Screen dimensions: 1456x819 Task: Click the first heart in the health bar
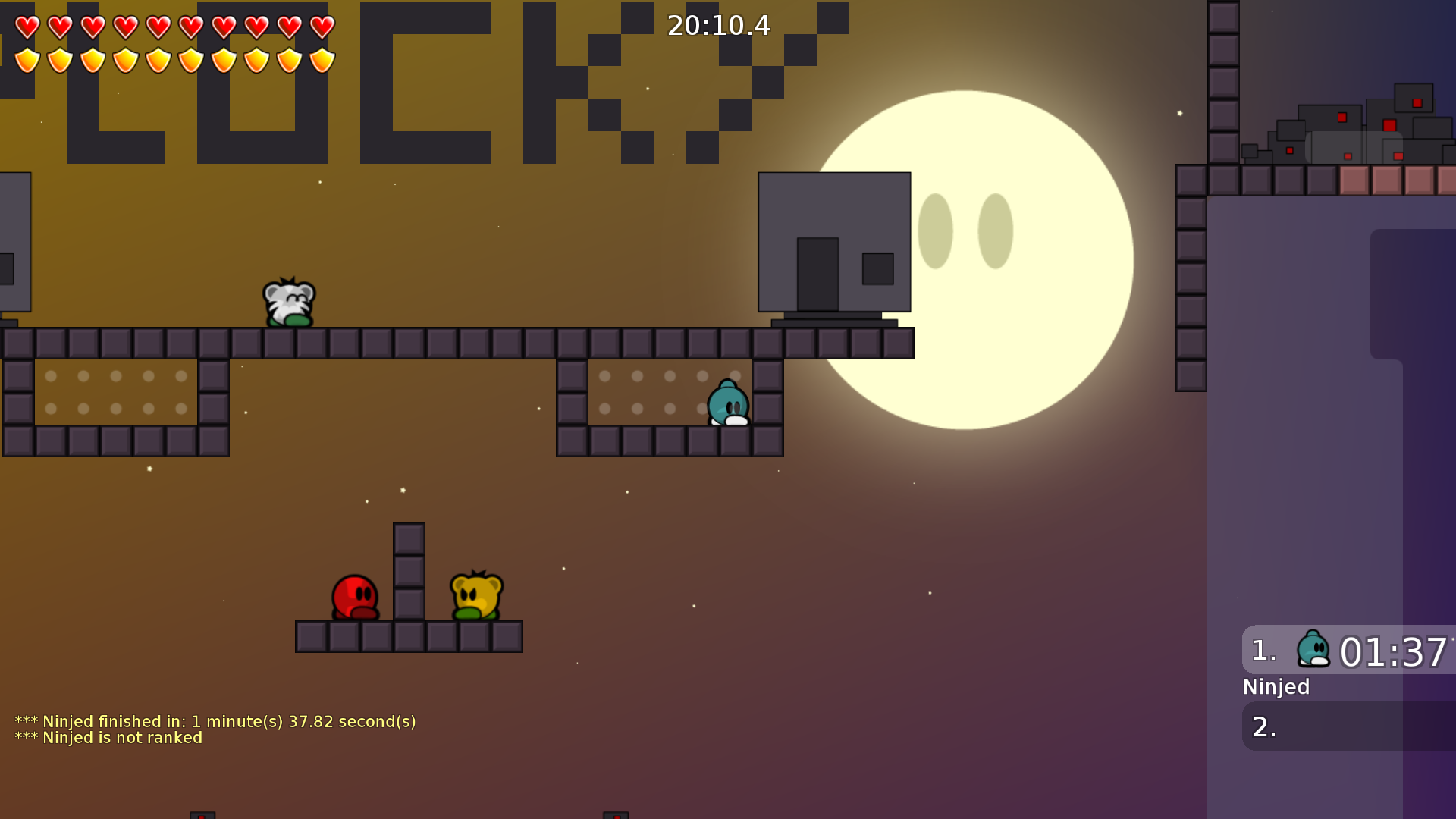click(x=27, y=27)
